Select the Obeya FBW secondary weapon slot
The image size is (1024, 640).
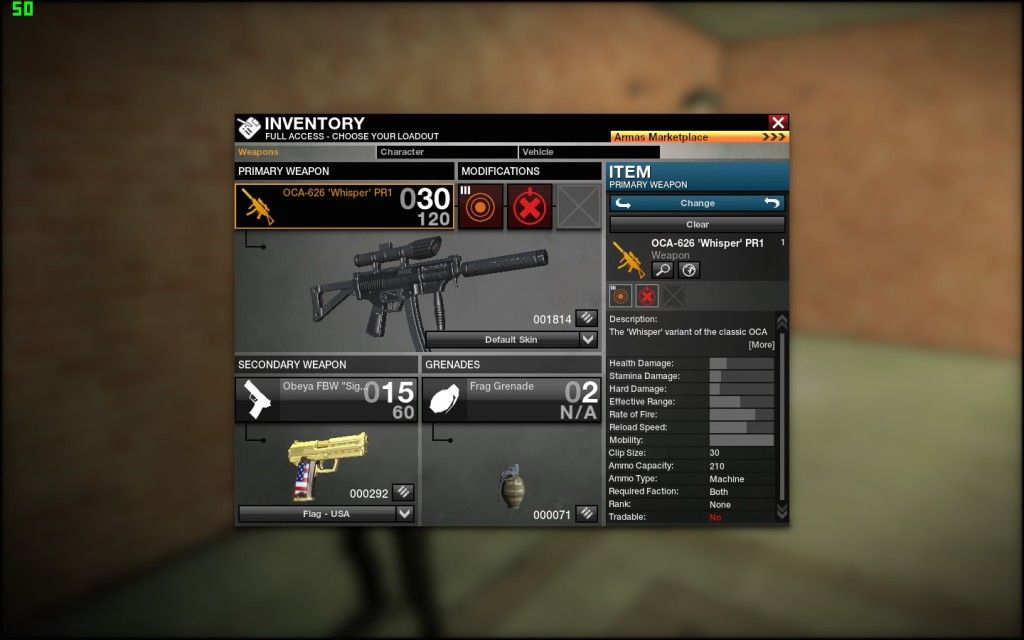coord(326,399)
